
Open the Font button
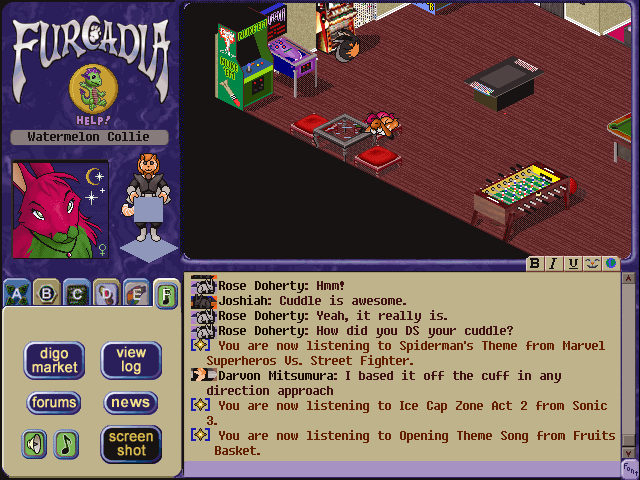(630, 468)
